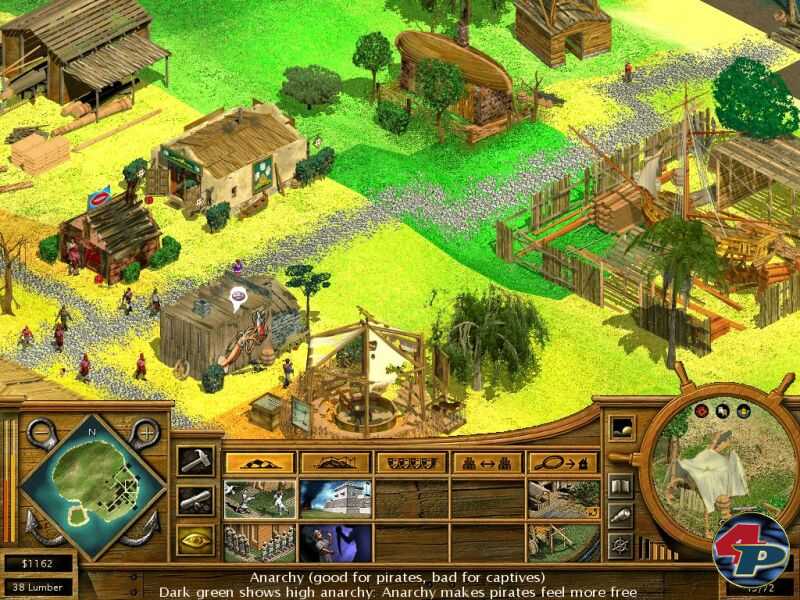Toggle the eye overlay view button
800x600 pixels.
(194, 540)
